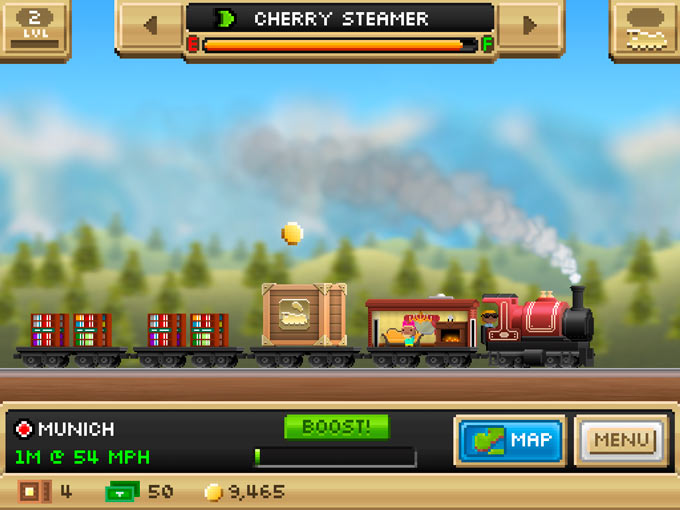This screenshot has width=680, height=510.
Task: Switch to previous train with left arrow
Action: [x=150, y=25]
